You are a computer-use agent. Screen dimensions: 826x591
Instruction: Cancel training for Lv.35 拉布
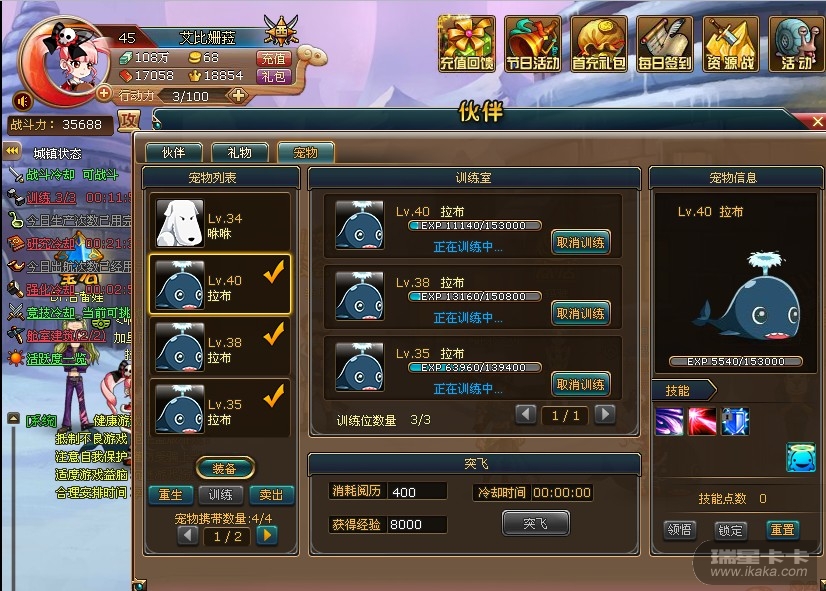(x=580, y=384)
